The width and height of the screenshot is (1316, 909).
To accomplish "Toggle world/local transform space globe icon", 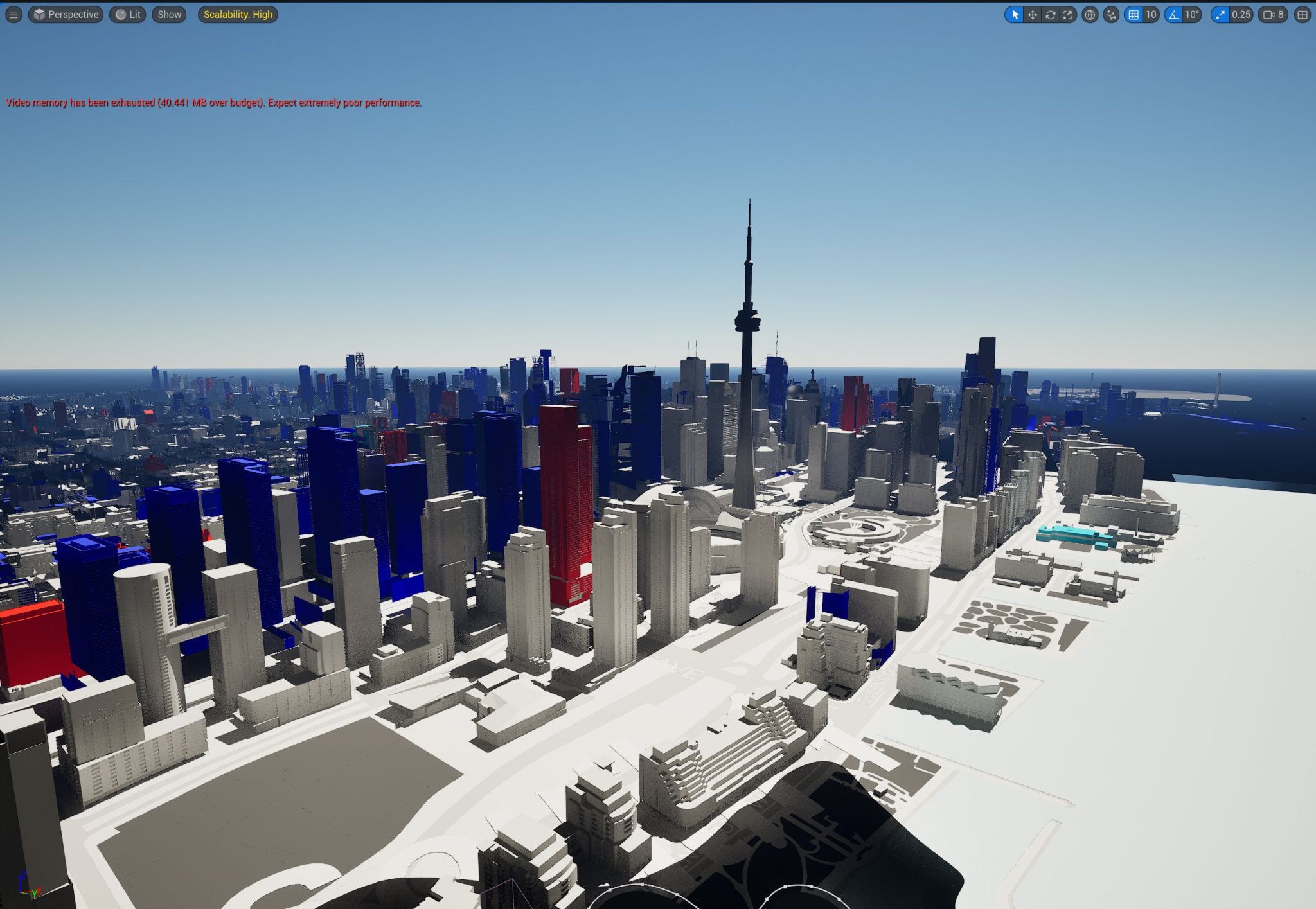I will pyautogui.click(x=1090, y=15).
